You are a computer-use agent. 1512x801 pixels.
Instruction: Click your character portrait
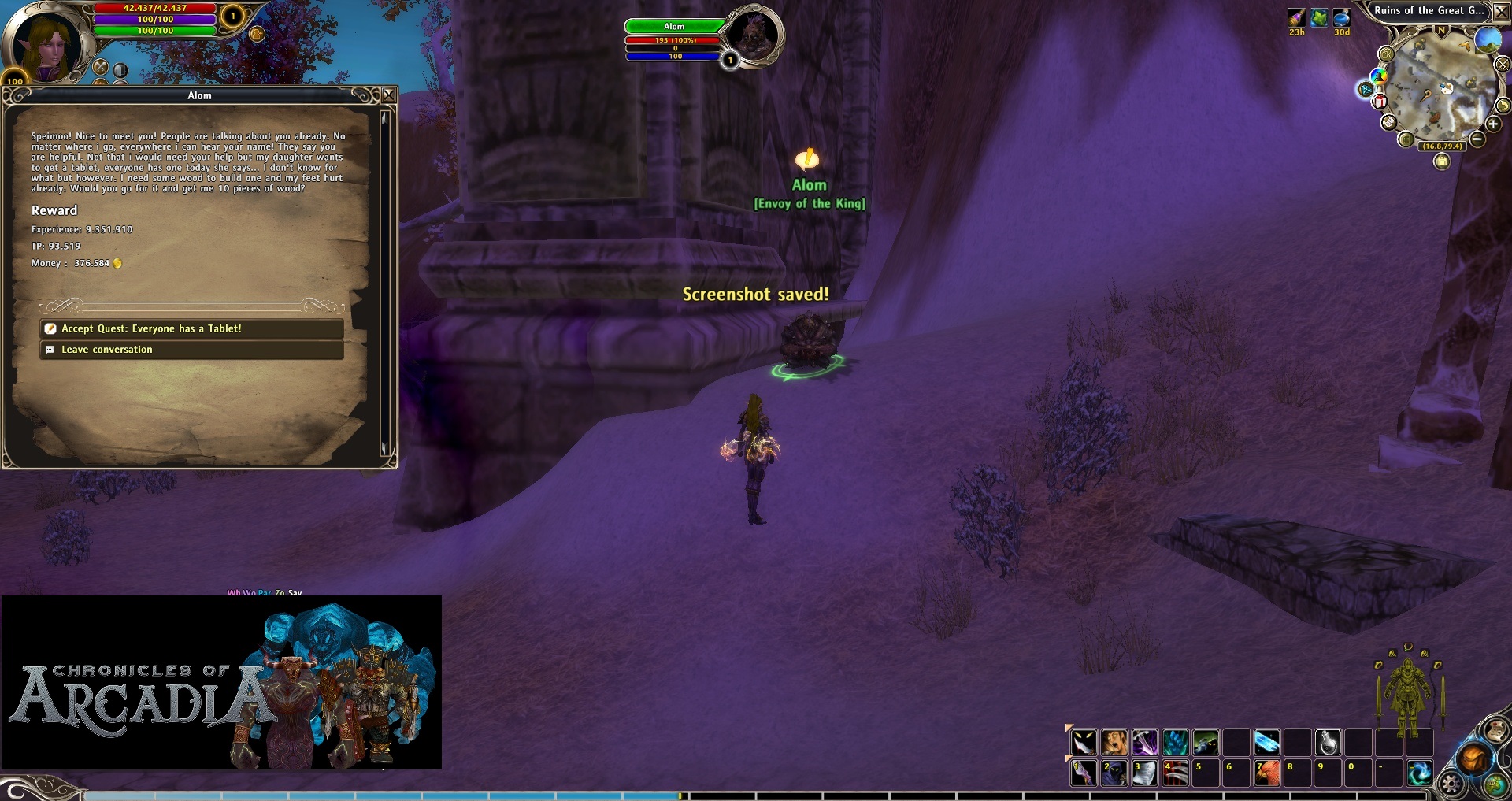point(46,45)
